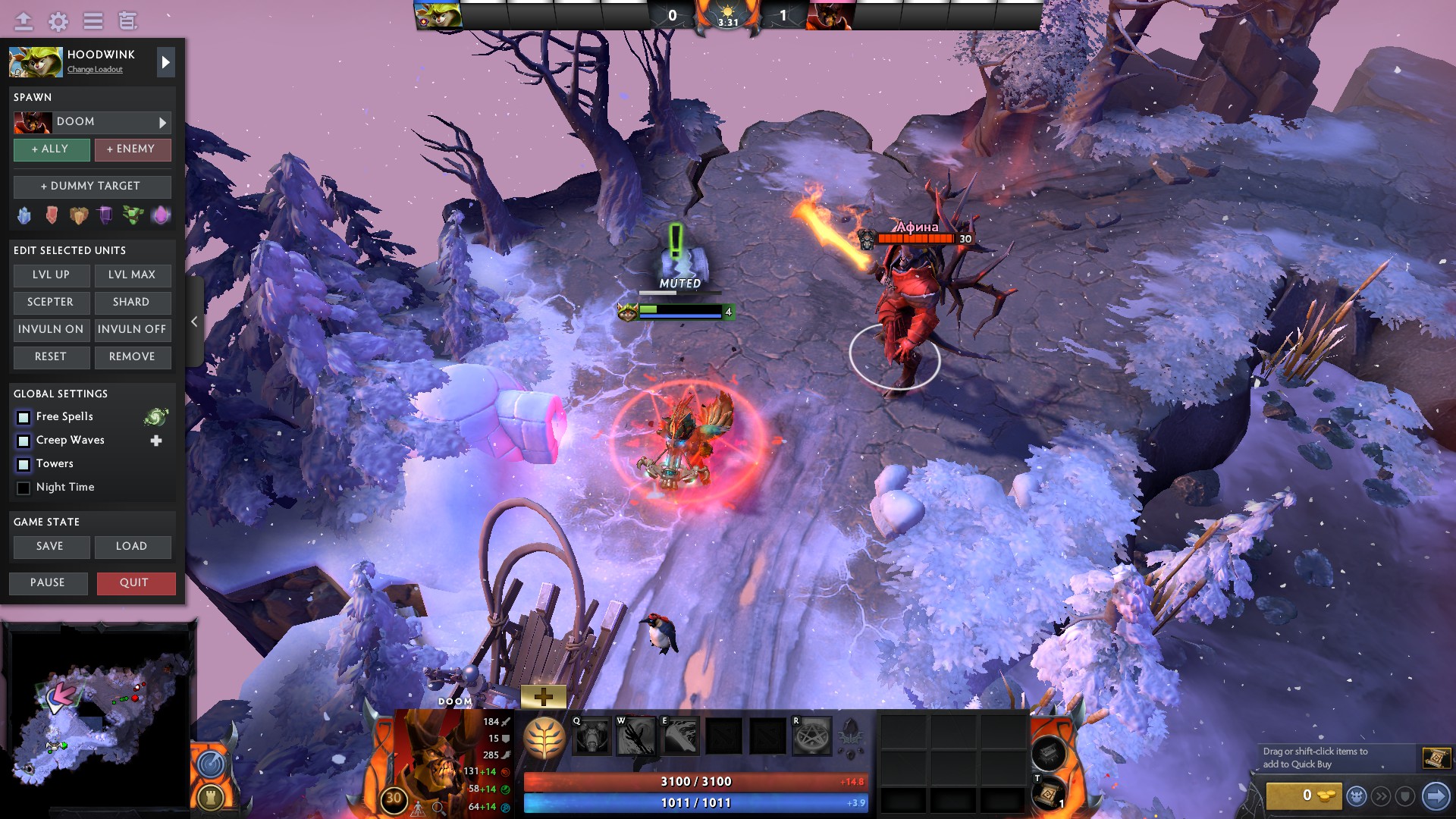Enable the Free Spells option
The height and width of the screenshot is (819, 1456).
[23, 416]
